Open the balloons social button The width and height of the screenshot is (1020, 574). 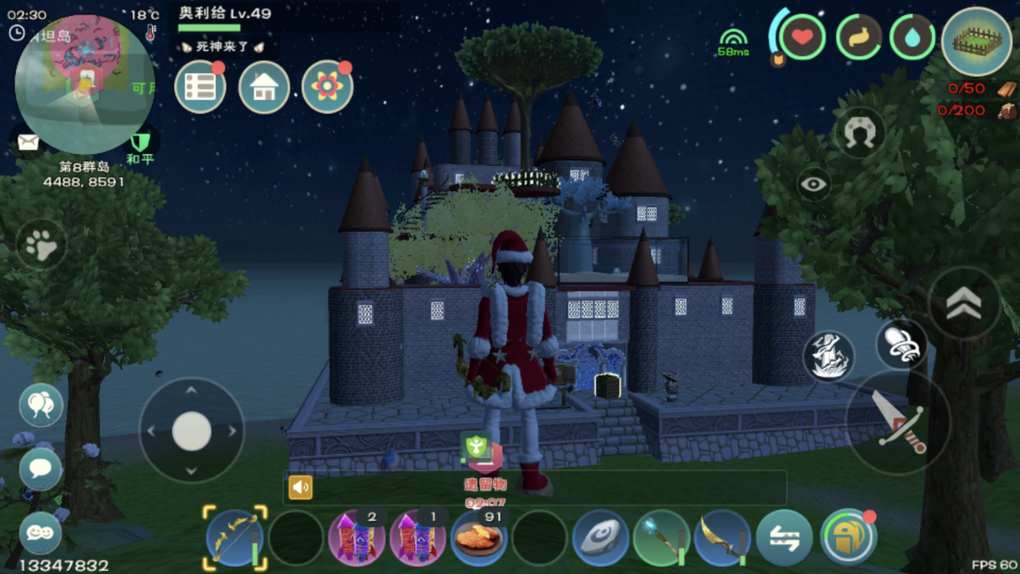pyautogui.click(x=41, y=405)
